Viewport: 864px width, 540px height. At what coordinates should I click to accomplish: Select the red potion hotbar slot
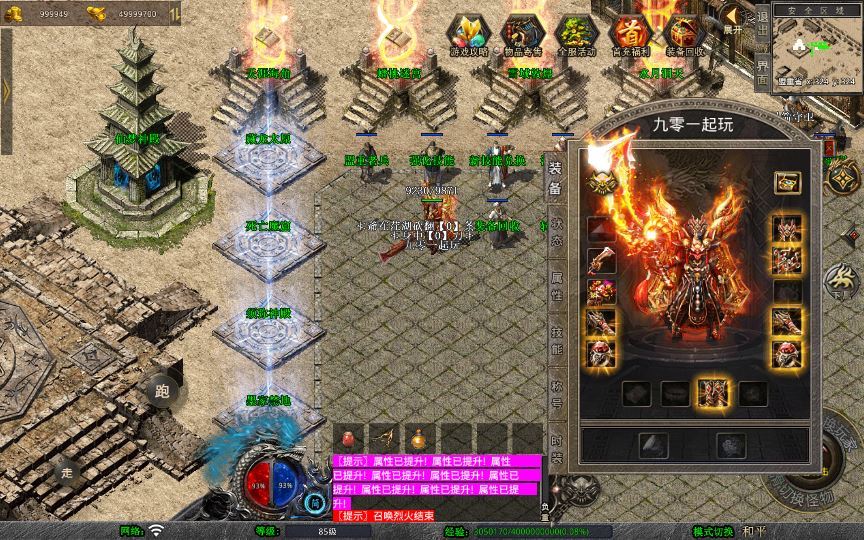coord(349,437)
